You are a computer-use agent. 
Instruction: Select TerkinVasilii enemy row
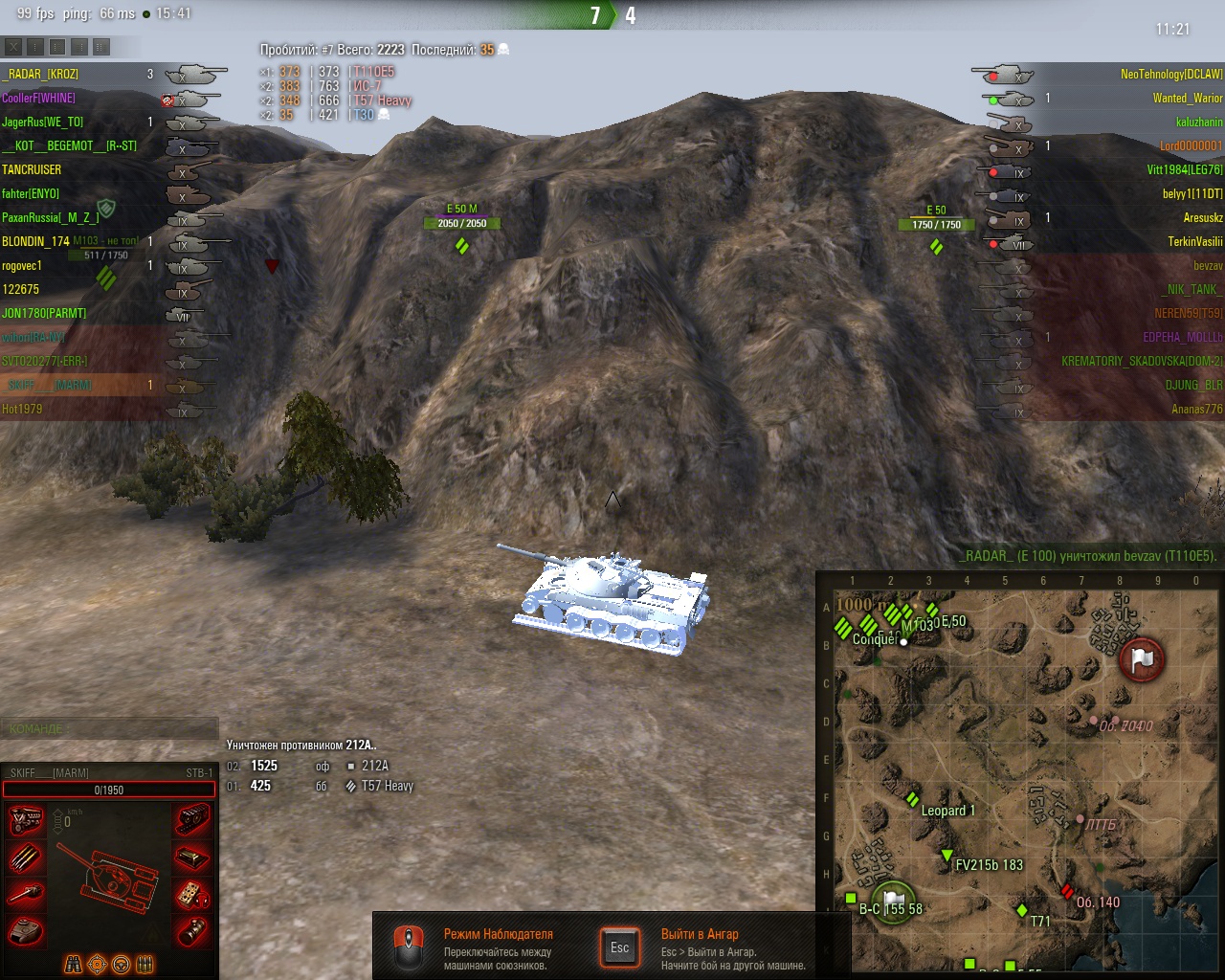(1194, 241)
